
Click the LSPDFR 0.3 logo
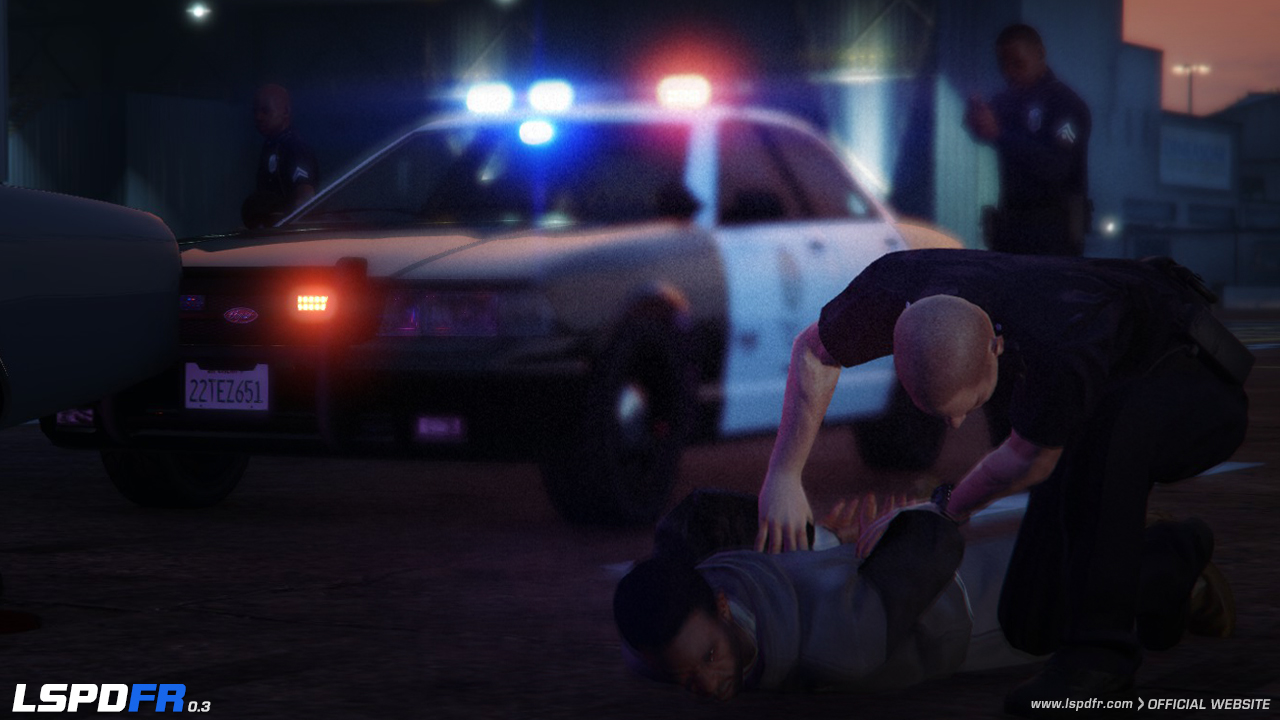tap(110, 698)
